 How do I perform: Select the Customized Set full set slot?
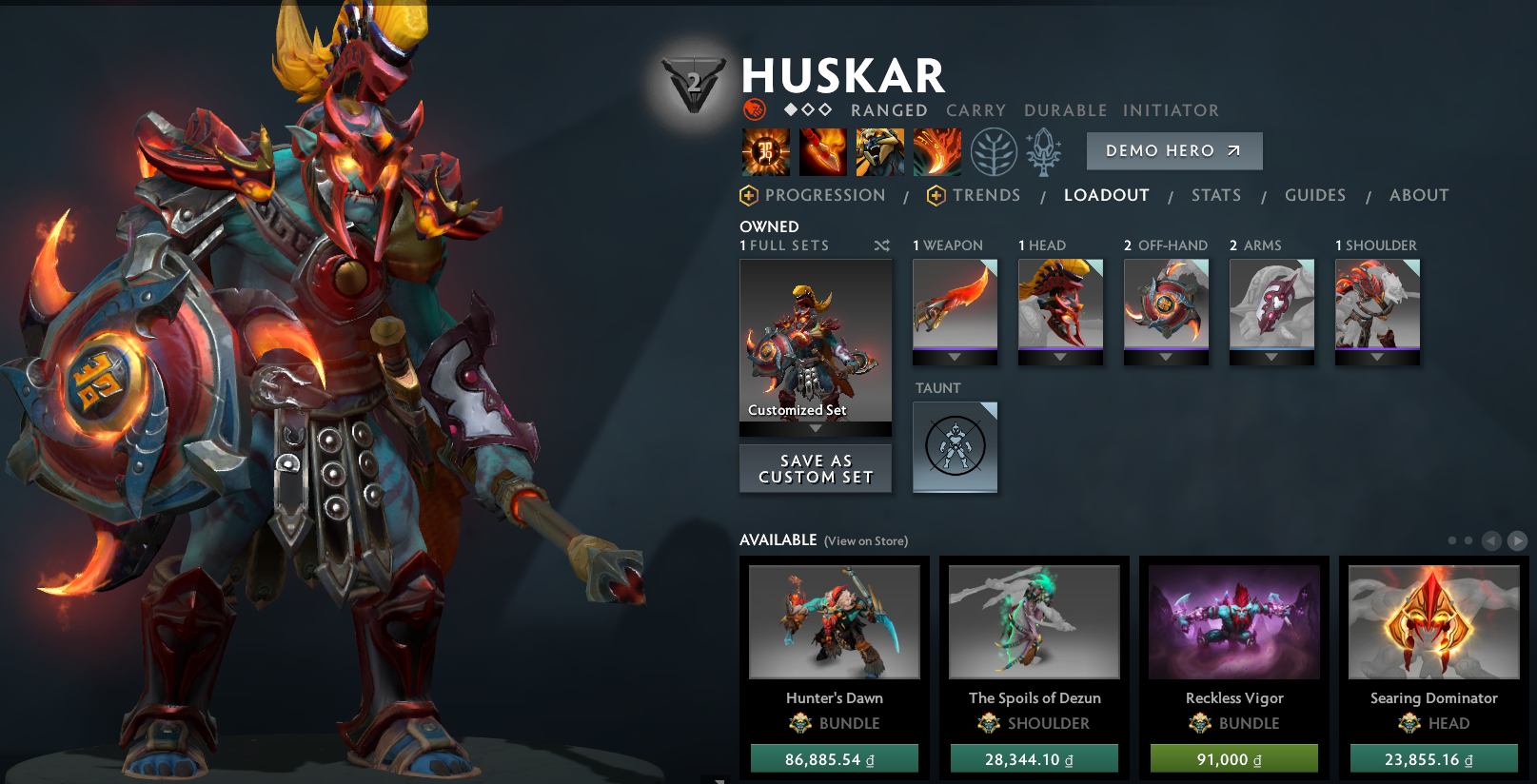[x=816, y=341]
